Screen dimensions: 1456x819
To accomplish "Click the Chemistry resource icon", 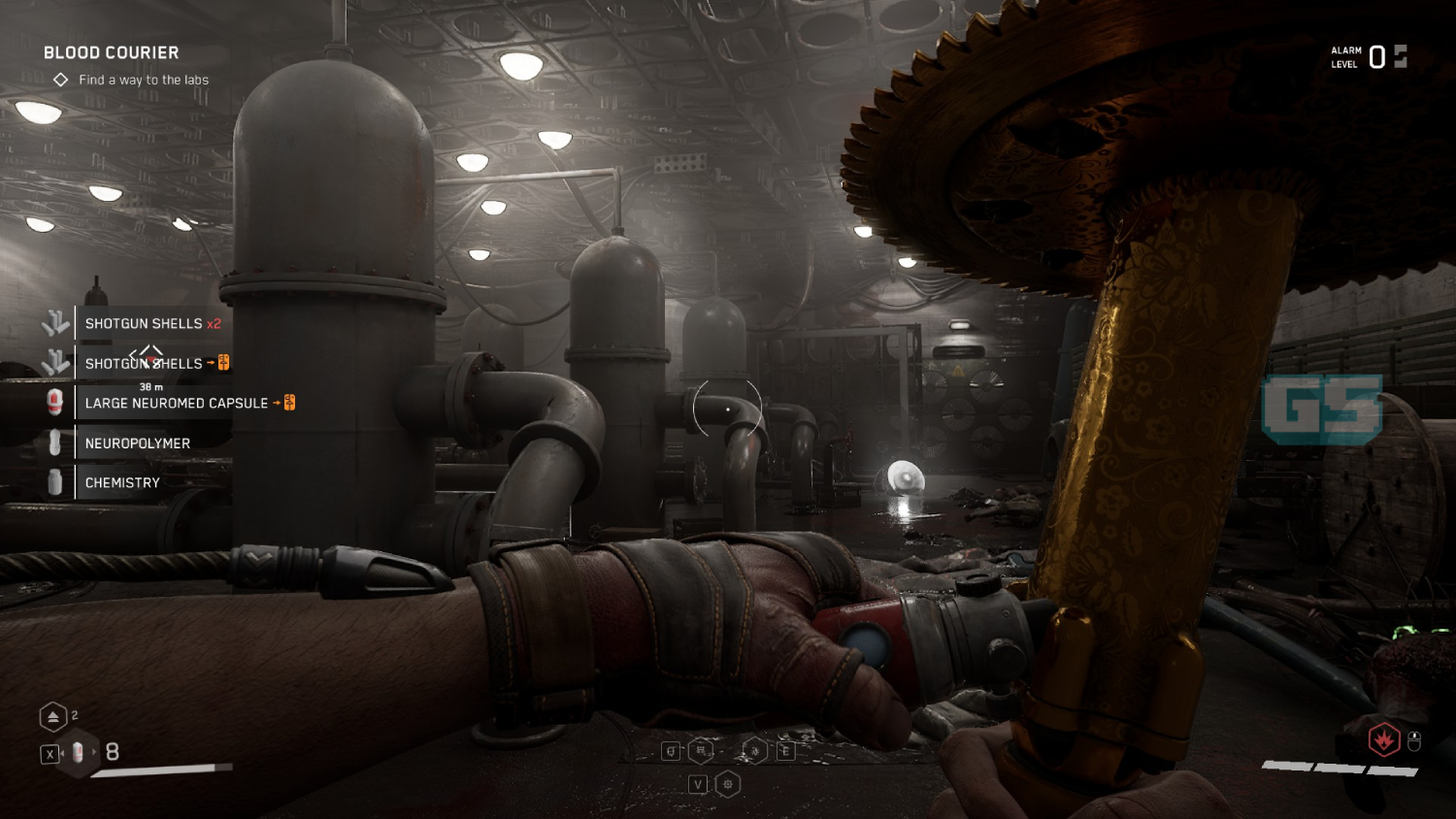I will 53,482.
